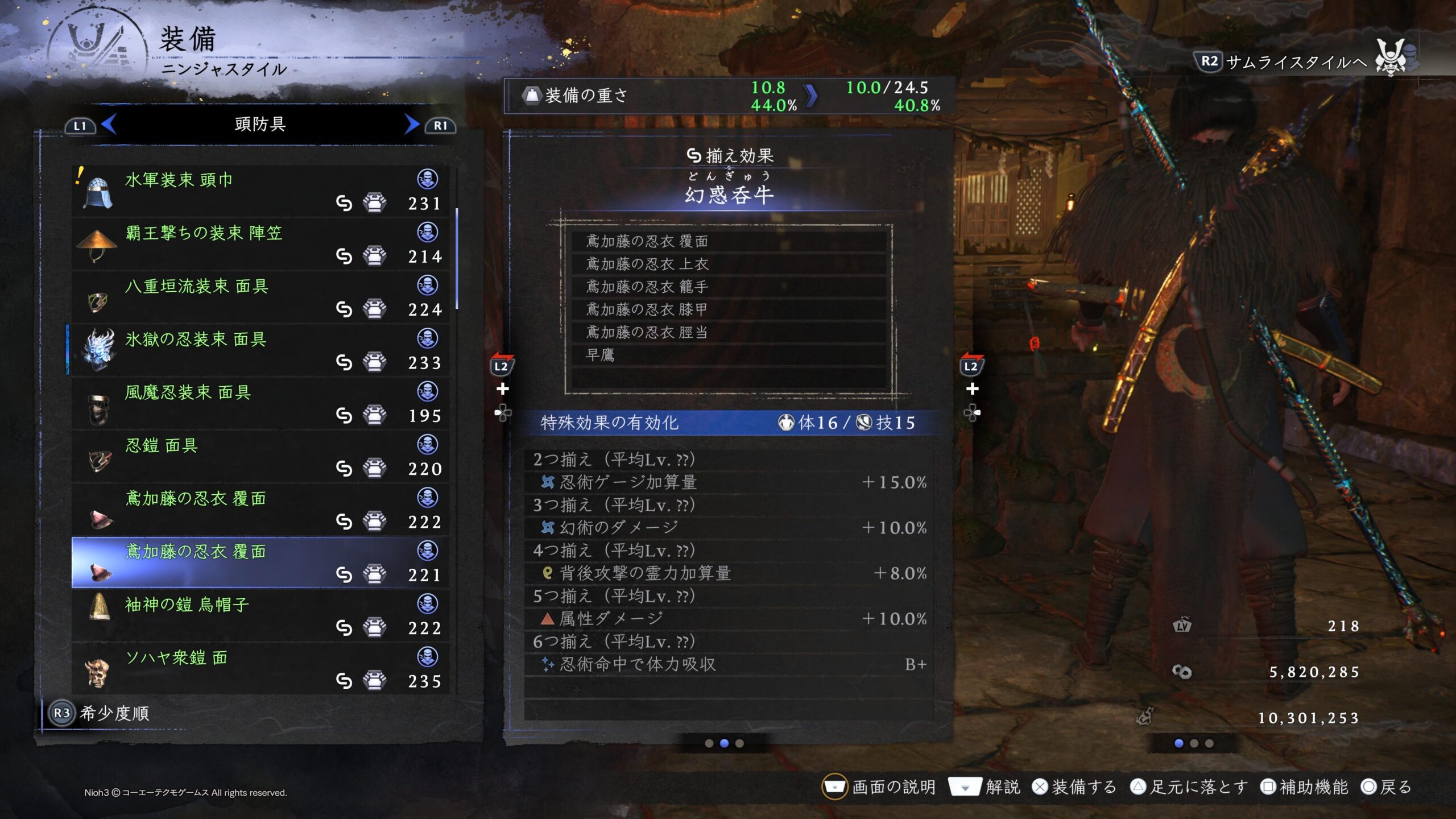The image size is (1456, 819).
Task: Open the 補助機能 options
Action: (1304, 787)
